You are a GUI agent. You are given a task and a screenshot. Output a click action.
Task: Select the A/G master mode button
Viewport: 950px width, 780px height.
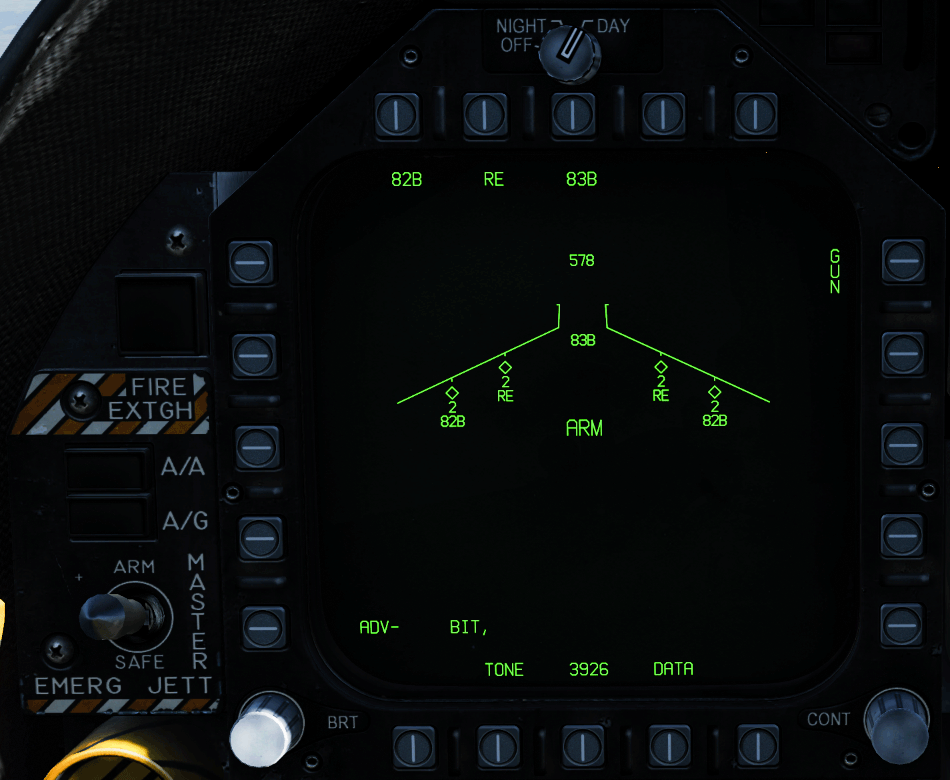107,517
